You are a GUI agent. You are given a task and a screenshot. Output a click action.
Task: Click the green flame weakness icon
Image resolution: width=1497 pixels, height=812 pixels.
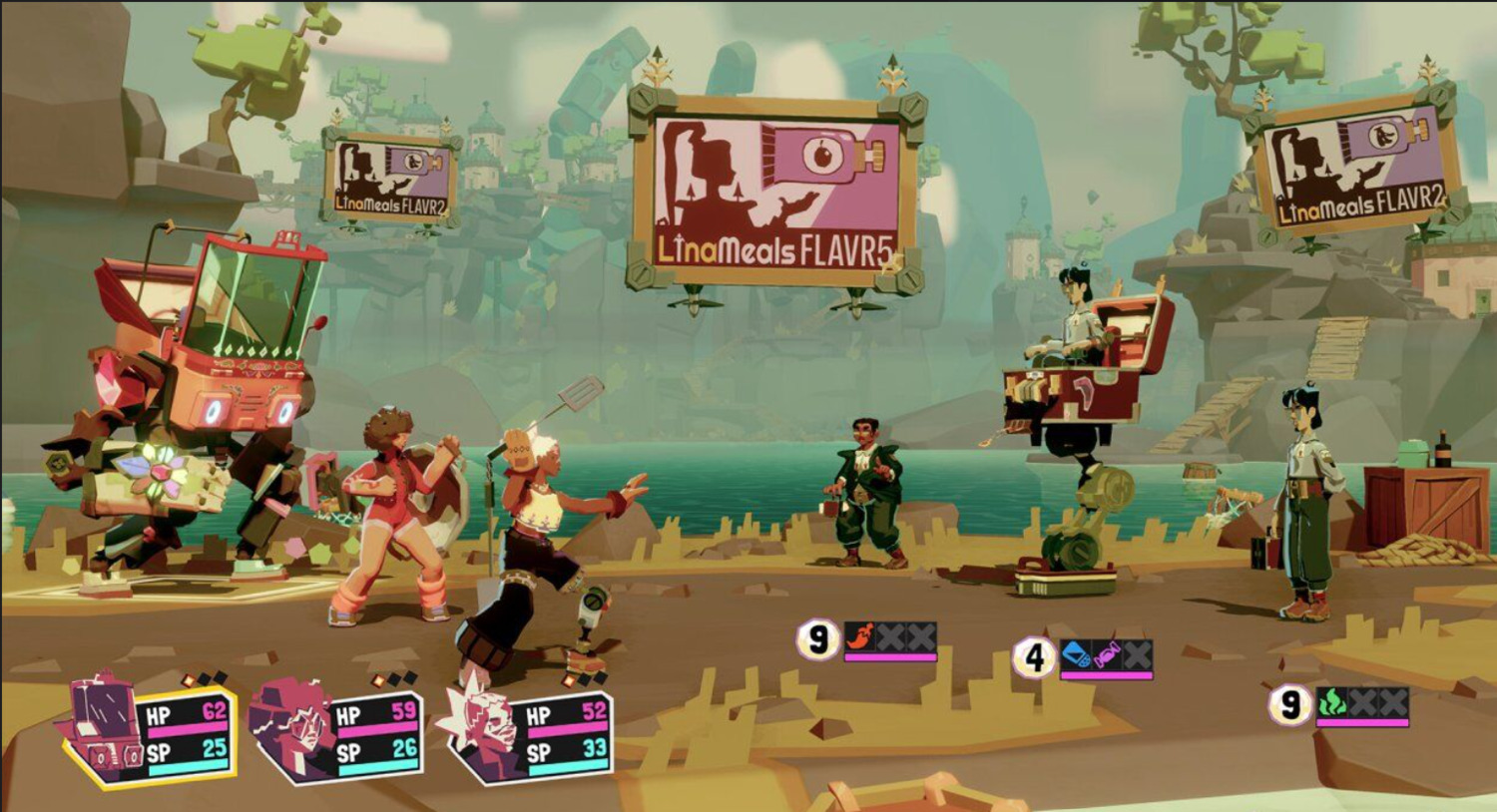click(1331, 702)
